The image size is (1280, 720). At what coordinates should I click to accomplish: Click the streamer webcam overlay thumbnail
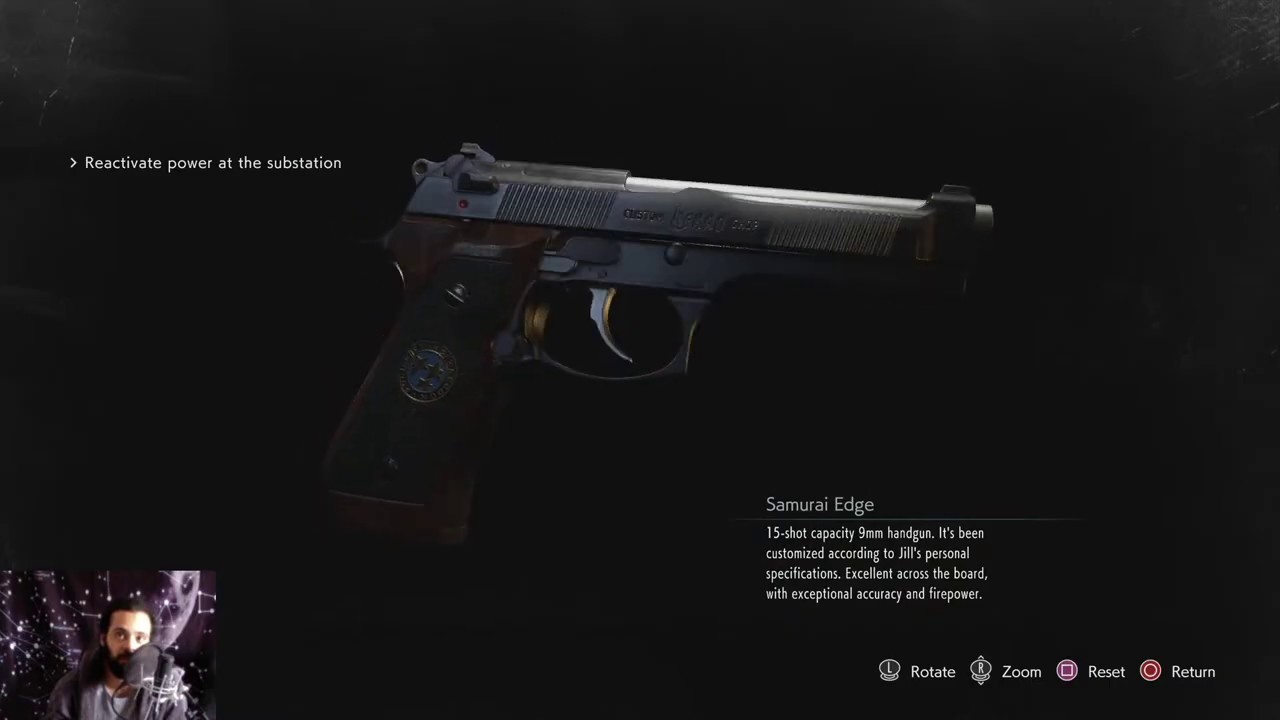(x=107, y=645)
